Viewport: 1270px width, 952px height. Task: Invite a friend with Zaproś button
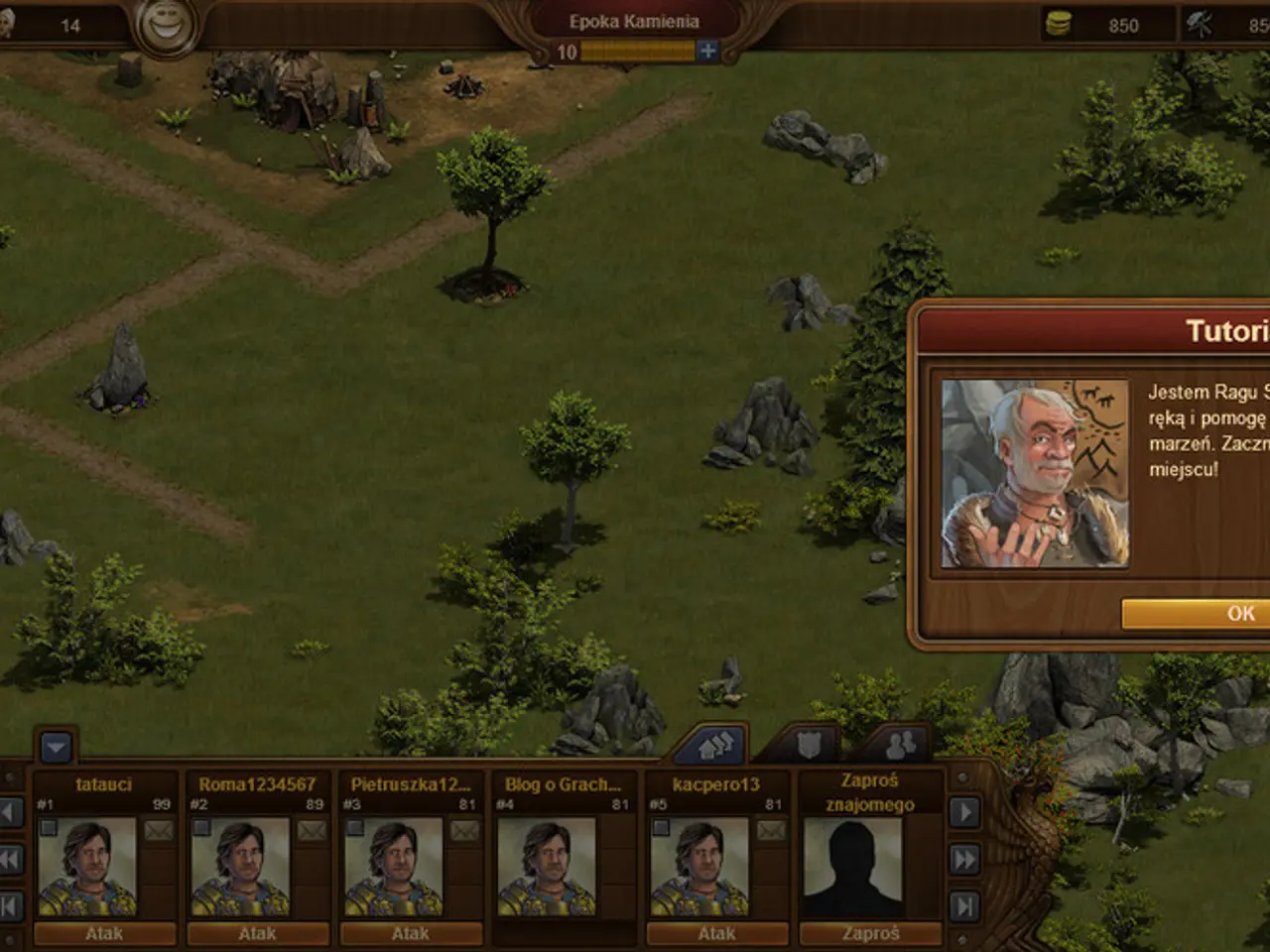point(870,933)
